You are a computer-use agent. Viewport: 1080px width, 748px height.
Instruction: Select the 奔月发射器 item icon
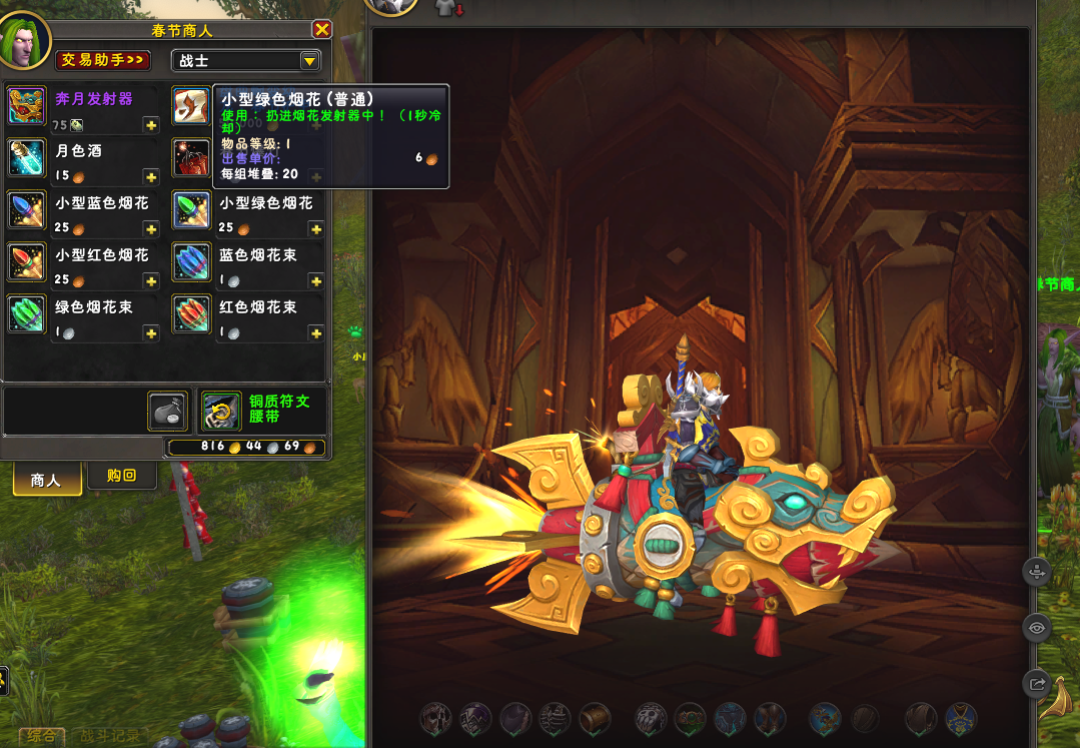tap(27, 105)
